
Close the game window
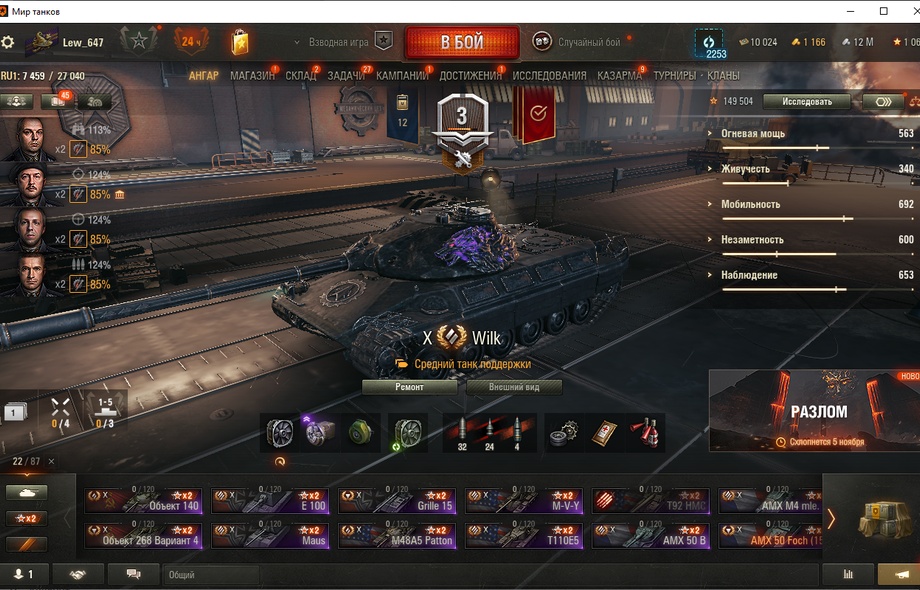[909, 10]
